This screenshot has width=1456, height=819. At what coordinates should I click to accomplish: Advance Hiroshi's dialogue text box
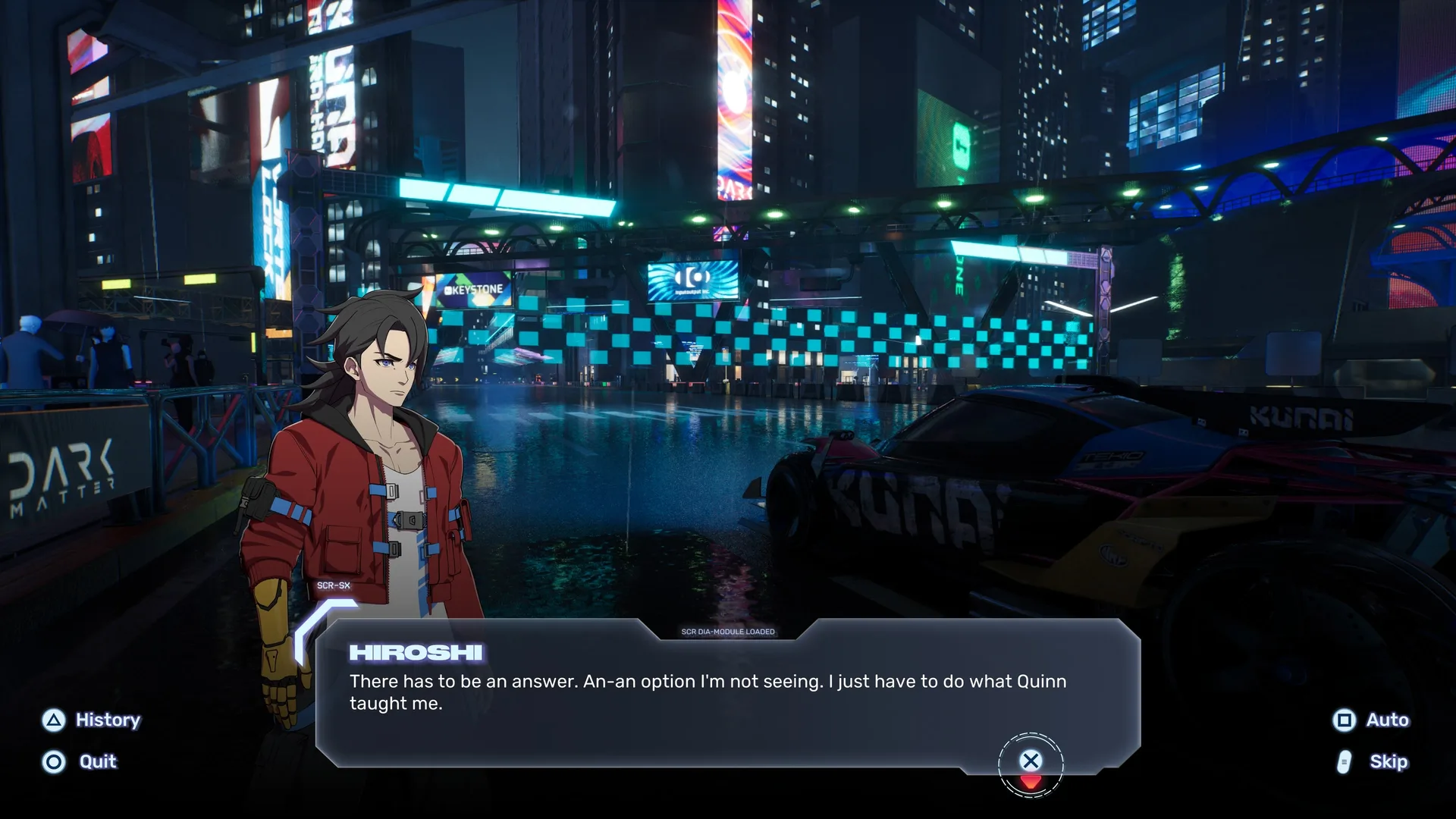tap(1031, 761)
